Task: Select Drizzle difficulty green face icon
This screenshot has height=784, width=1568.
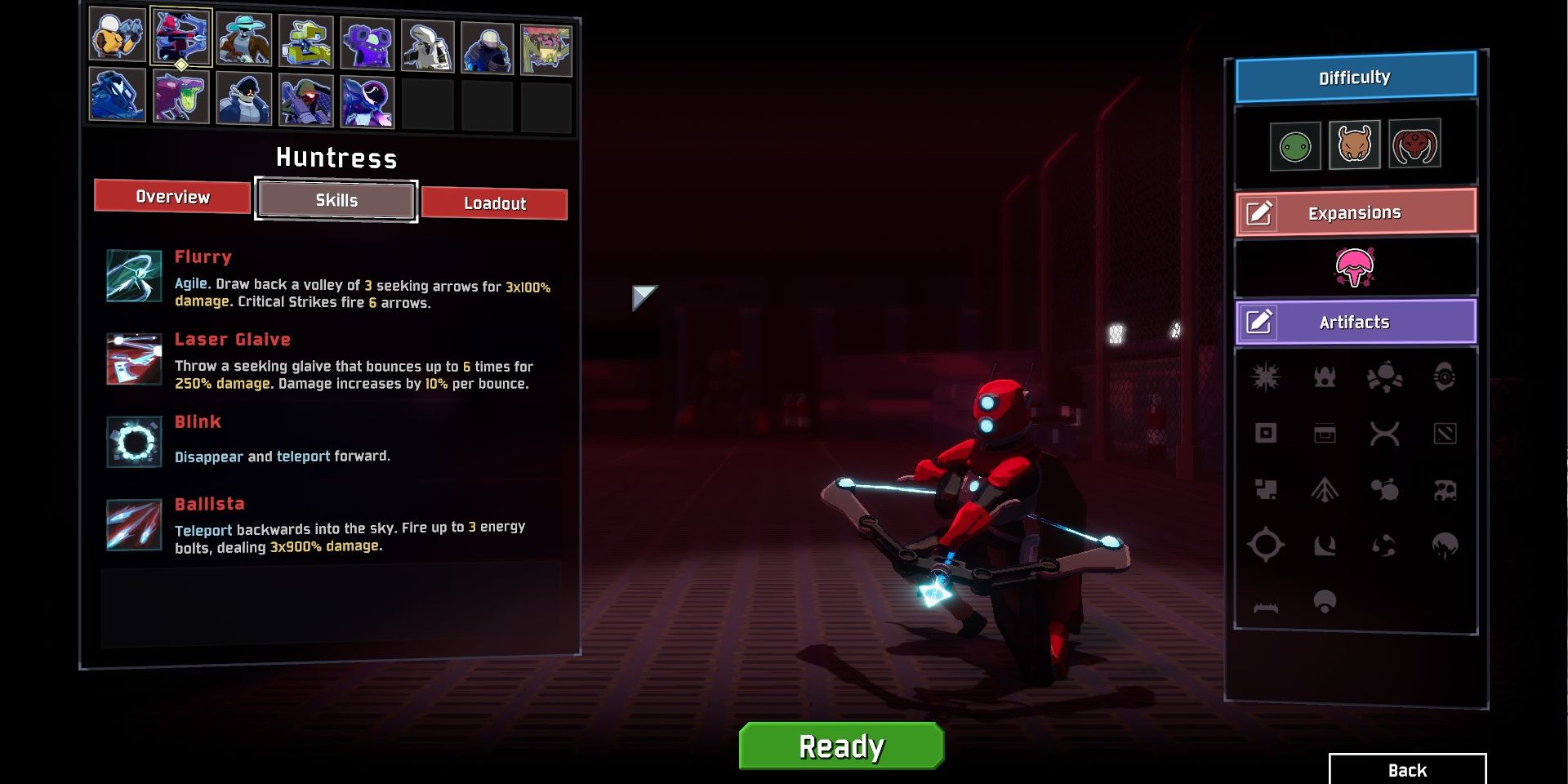Action: (x=1295, y=147)
